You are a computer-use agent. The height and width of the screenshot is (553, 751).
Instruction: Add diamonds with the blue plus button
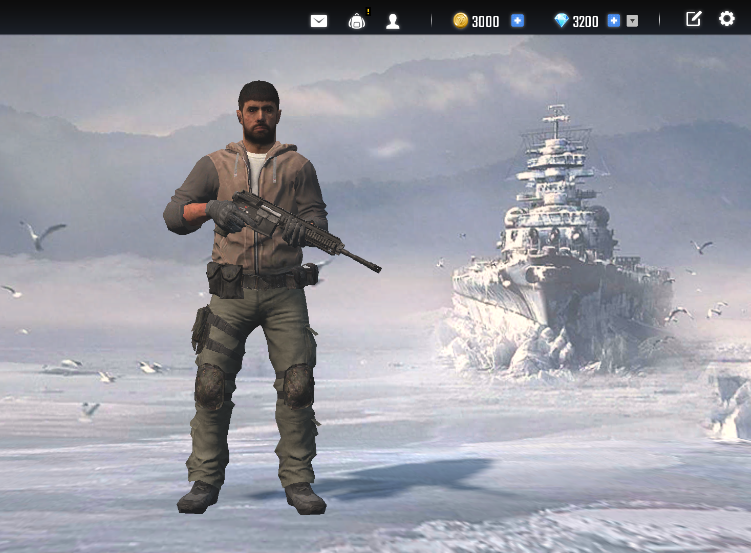click(x=614, y=21)
